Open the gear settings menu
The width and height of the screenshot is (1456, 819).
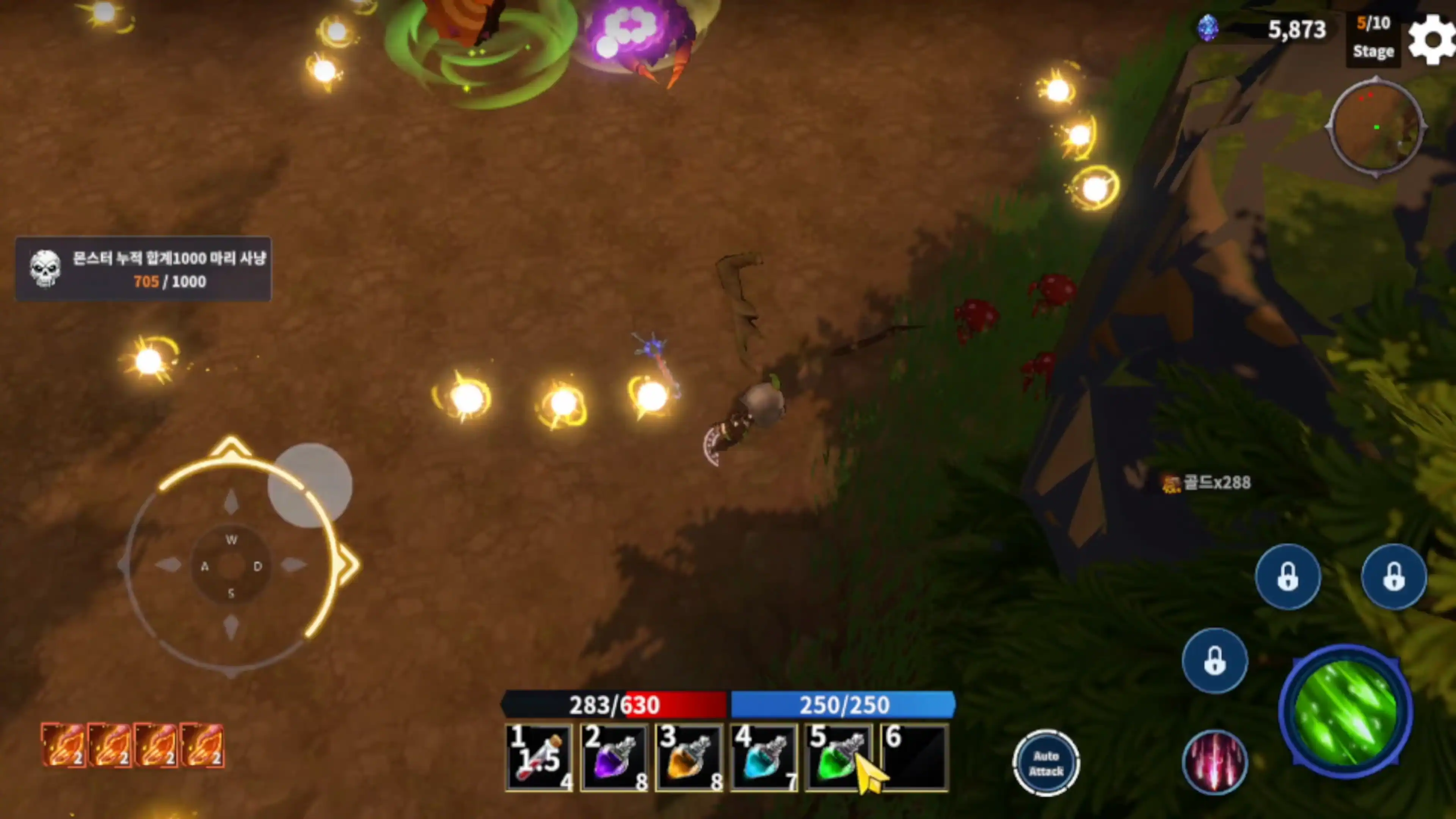click(x=1431, y=39)
